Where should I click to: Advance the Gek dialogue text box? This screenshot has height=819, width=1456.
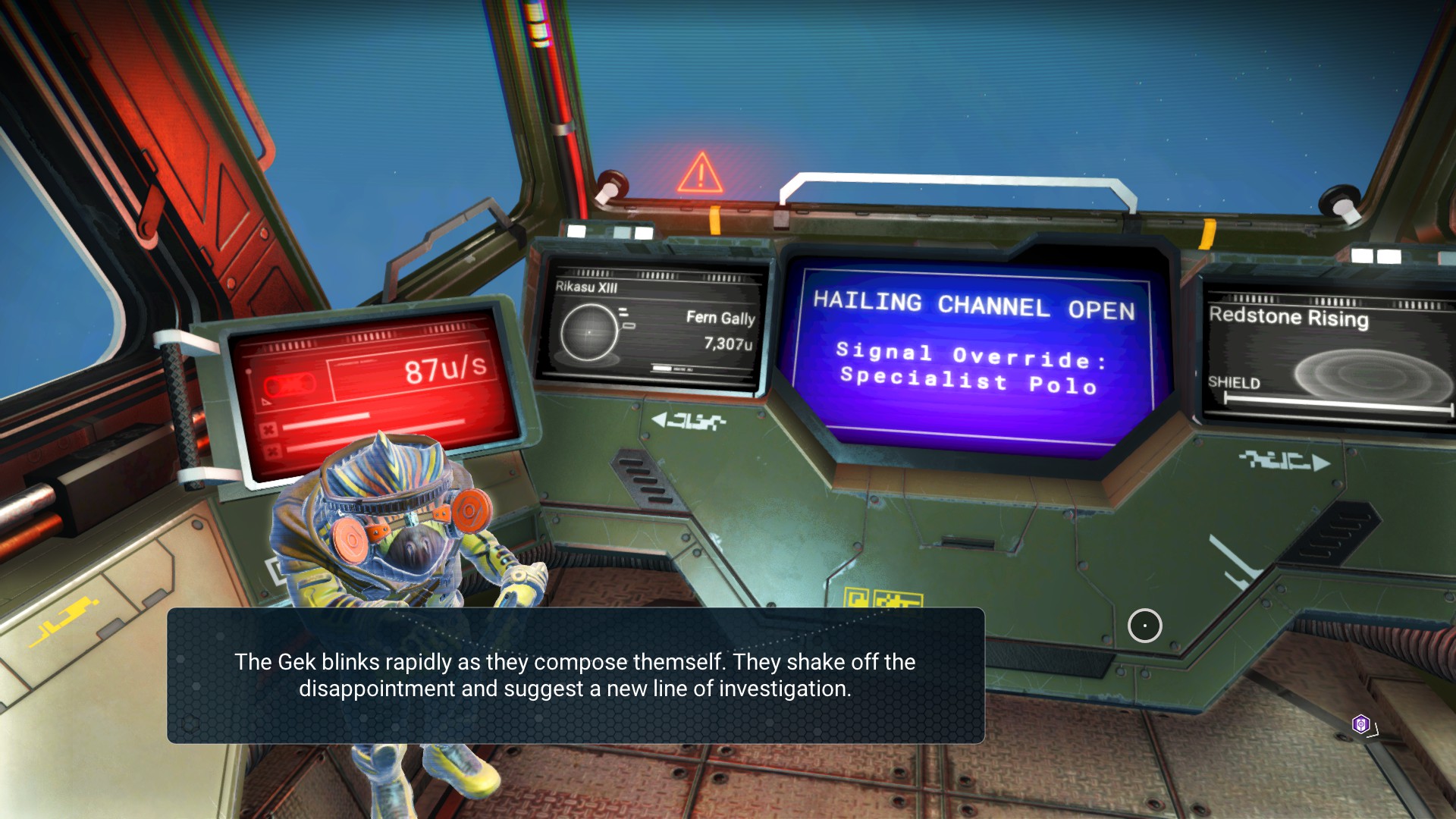tap(576, 675)
